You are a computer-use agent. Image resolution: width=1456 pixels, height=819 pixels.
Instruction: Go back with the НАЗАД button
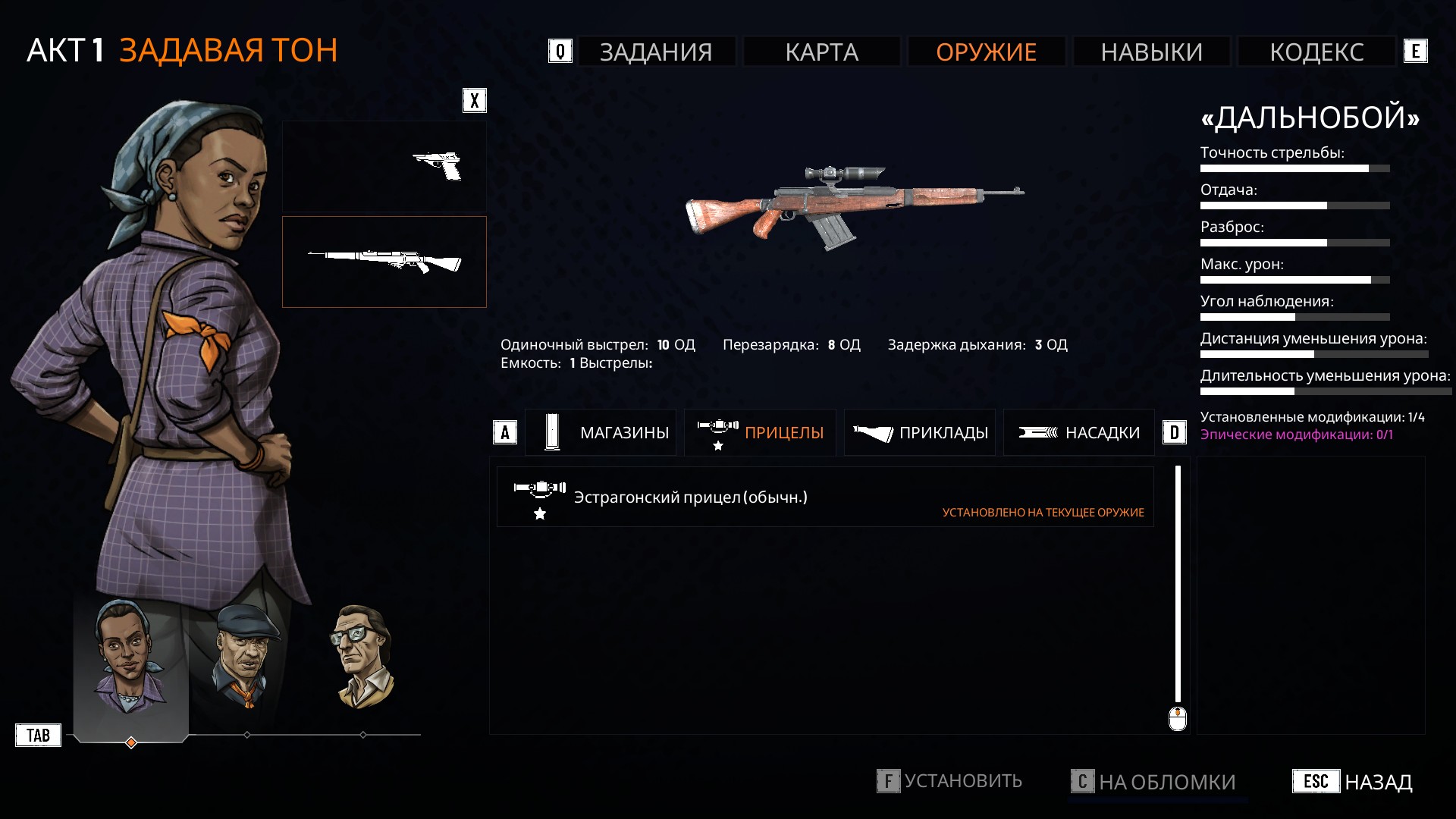[1353, 782]
